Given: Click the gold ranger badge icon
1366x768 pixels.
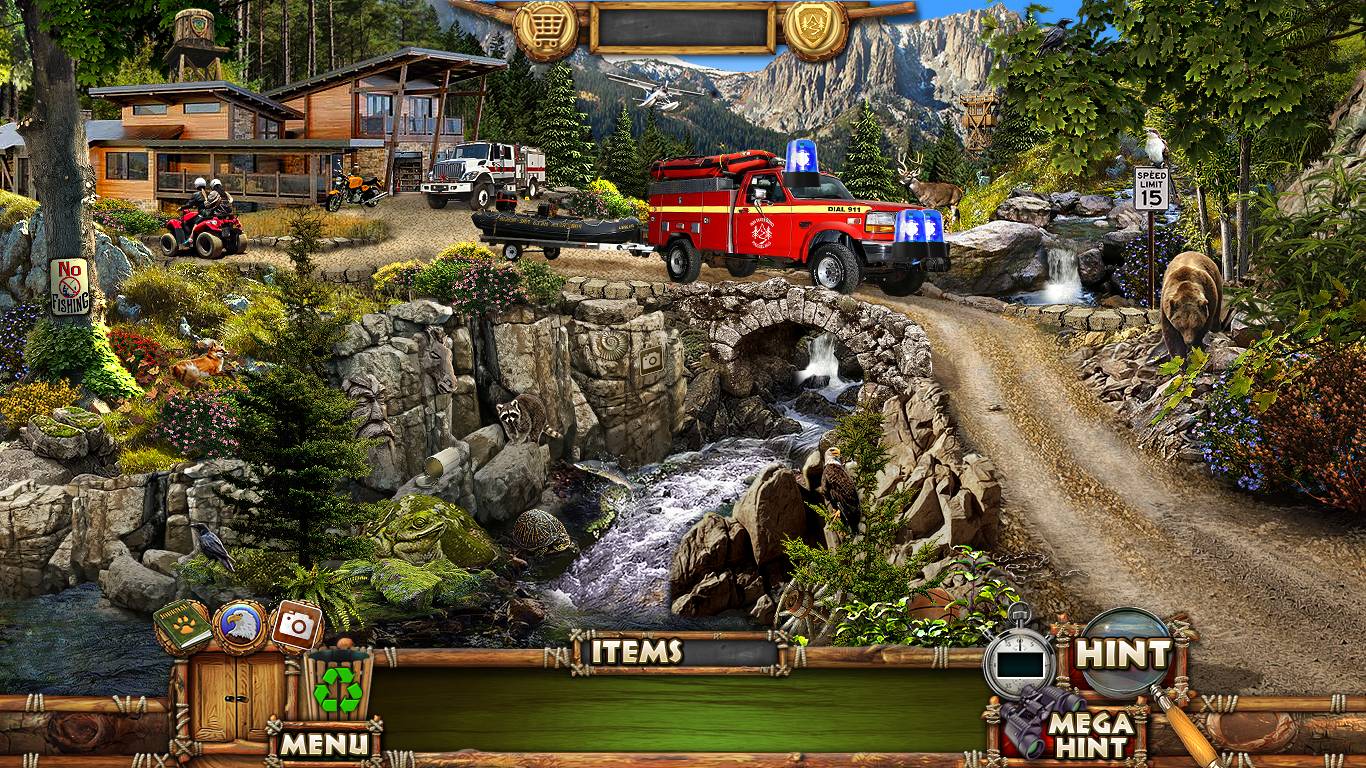Looking at the screenshot, I should (x=815, y=29).
